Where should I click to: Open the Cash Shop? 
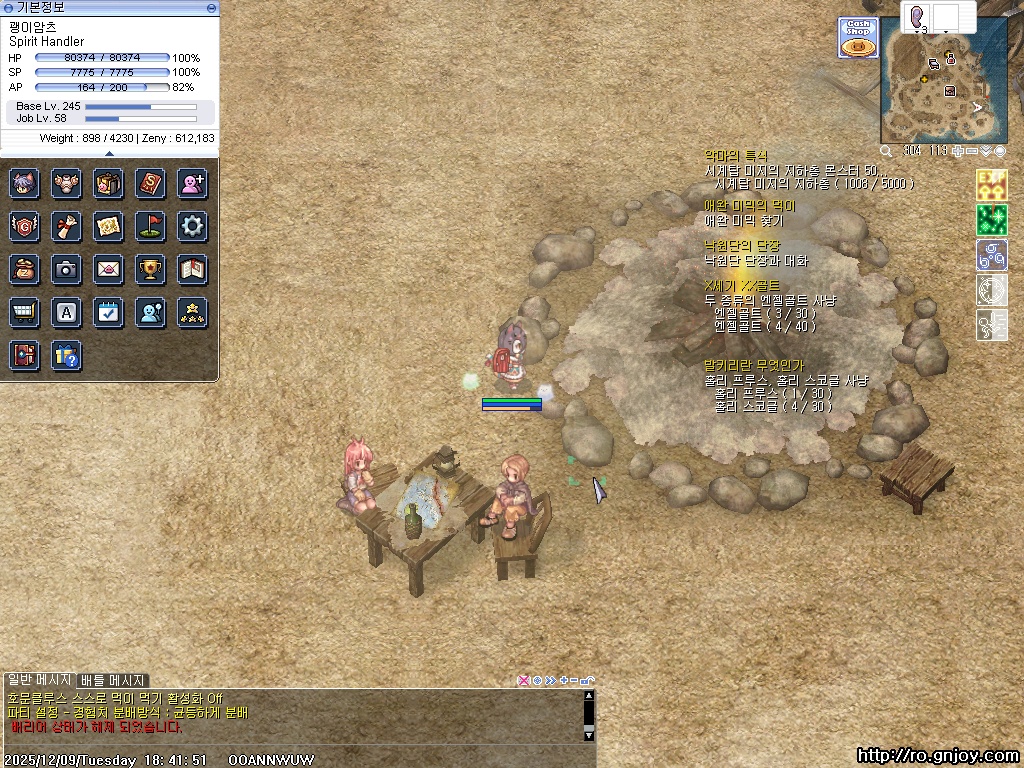click(x=857, y=37)
